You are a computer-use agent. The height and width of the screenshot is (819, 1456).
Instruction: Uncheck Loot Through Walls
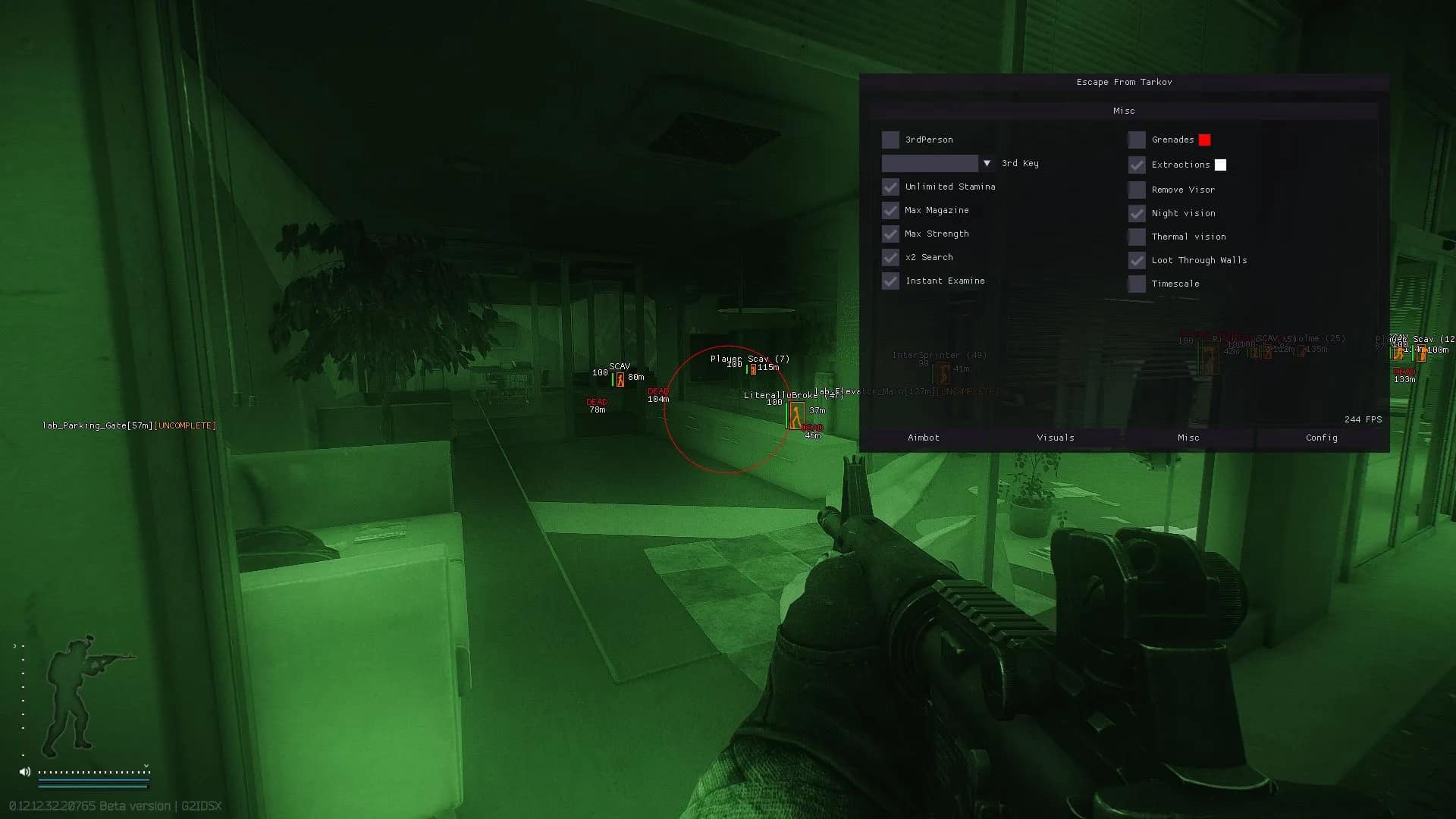tap(1137, 260)
